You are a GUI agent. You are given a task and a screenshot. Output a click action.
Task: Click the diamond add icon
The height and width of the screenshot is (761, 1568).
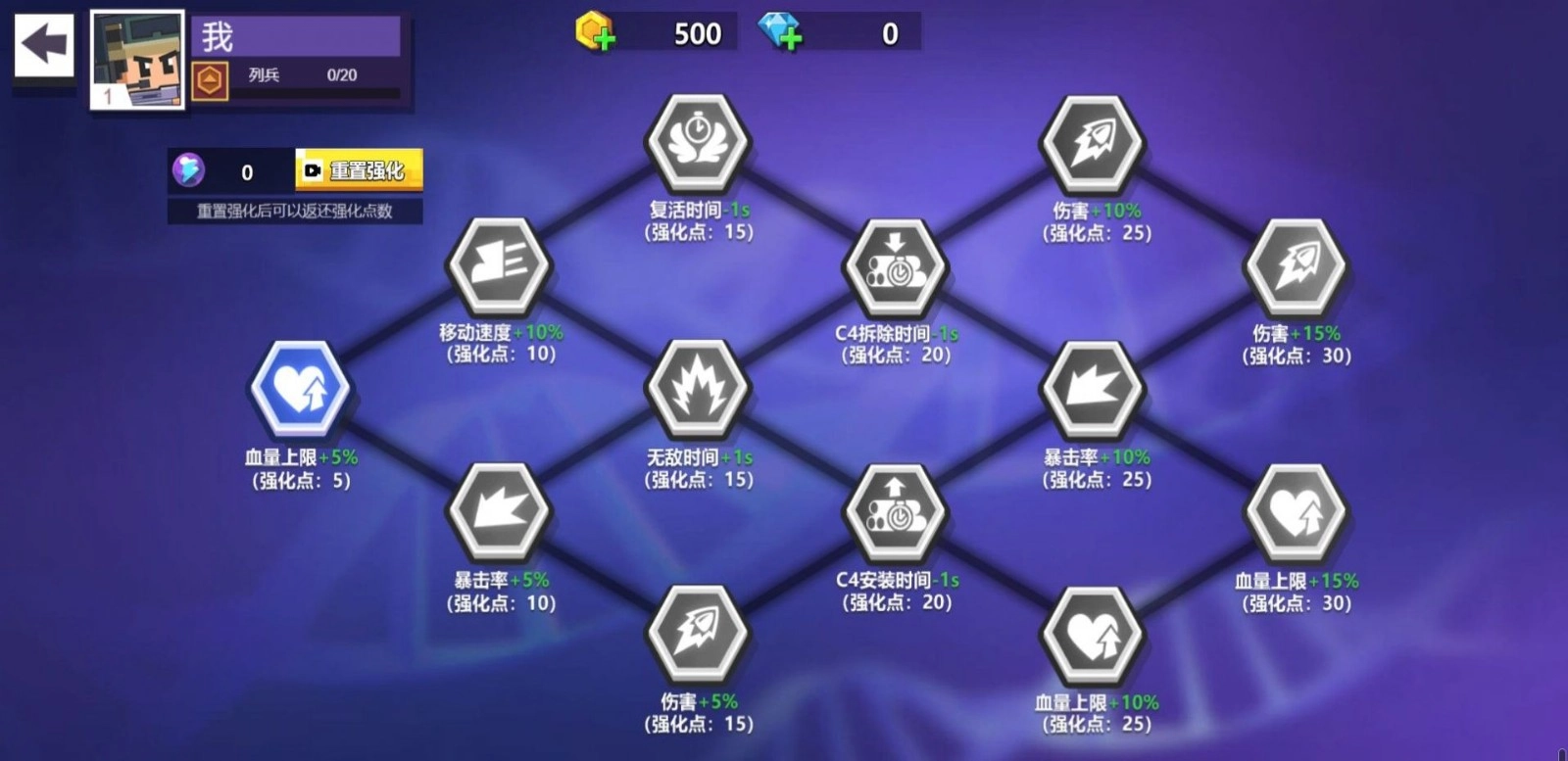point(784,34)
